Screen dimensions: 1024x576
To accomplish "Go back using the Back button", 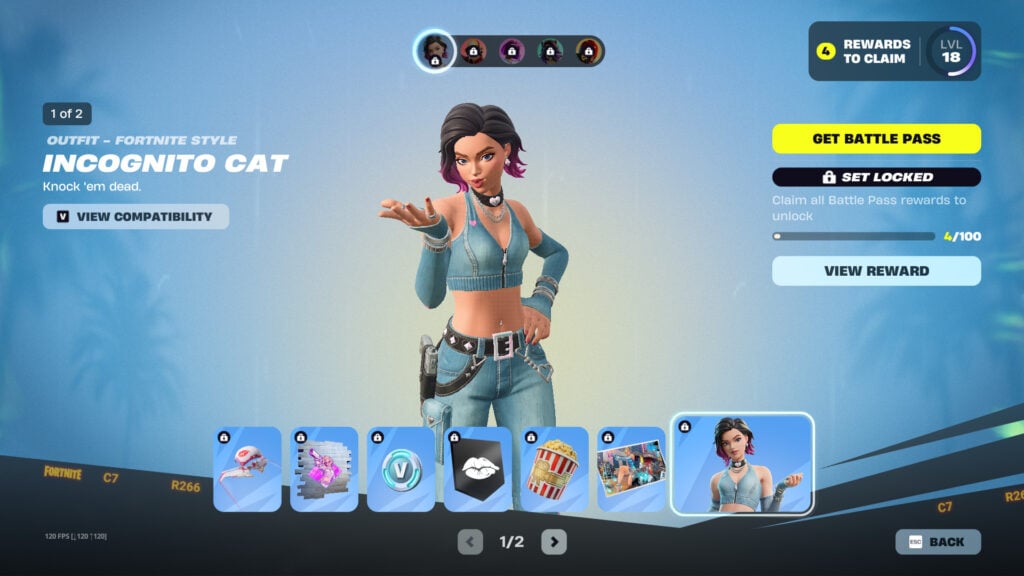I will (x=938, y=542).
